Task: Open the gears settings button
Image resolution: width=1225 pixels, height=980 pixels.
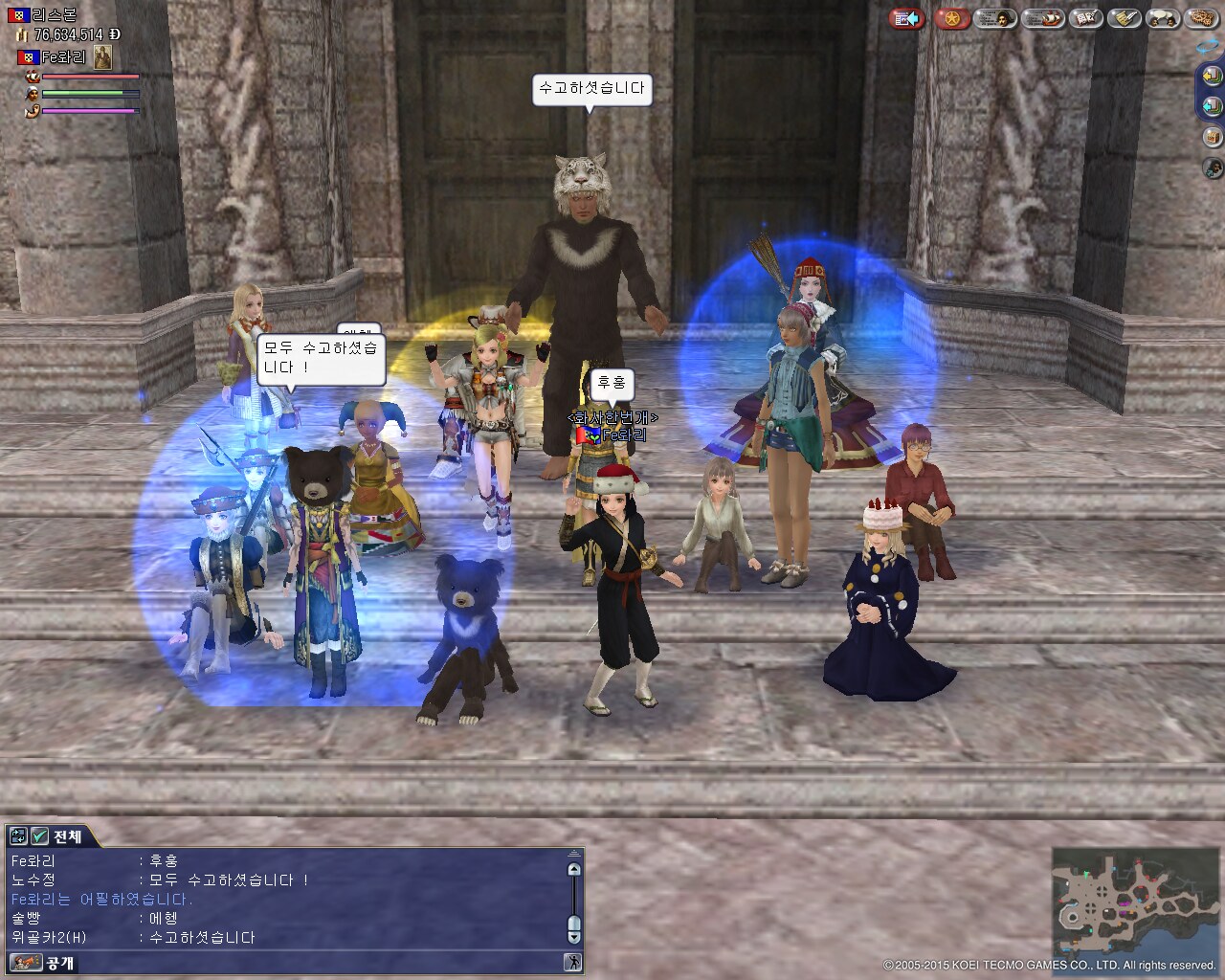Action: pos(1200,18)
